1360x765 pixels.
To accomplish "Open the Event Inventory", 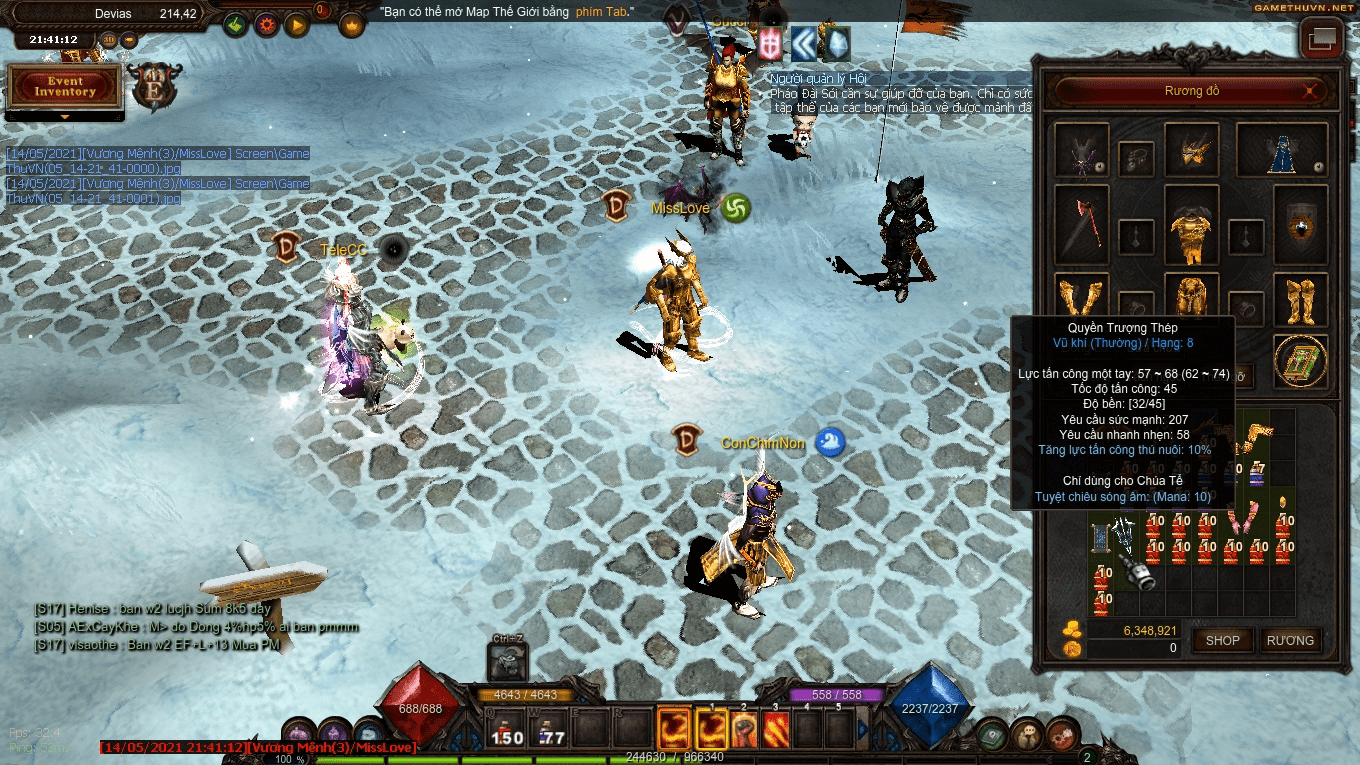I will pos(65,87).
